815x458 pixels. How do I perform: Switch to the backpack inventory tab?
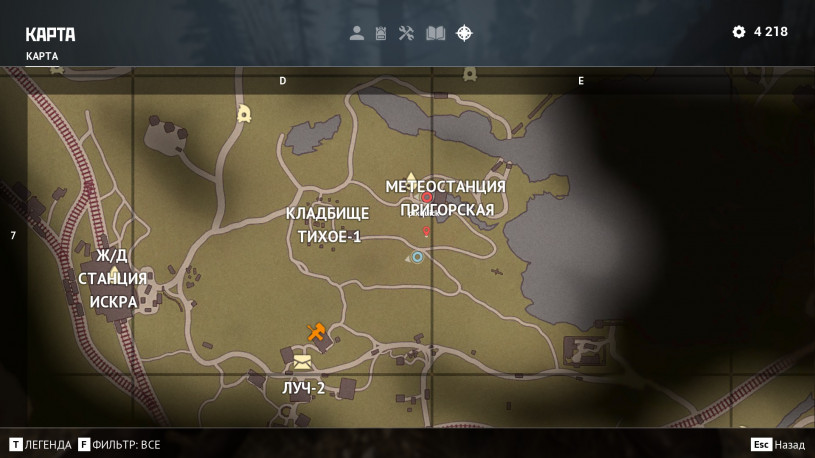pyautogui.click(x=381, y=33)
